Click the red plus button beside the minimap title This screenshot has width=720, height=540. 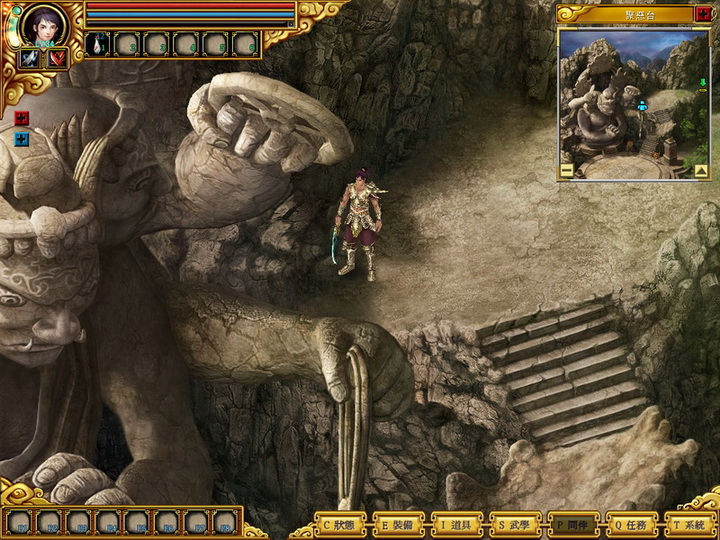point(701,14)
